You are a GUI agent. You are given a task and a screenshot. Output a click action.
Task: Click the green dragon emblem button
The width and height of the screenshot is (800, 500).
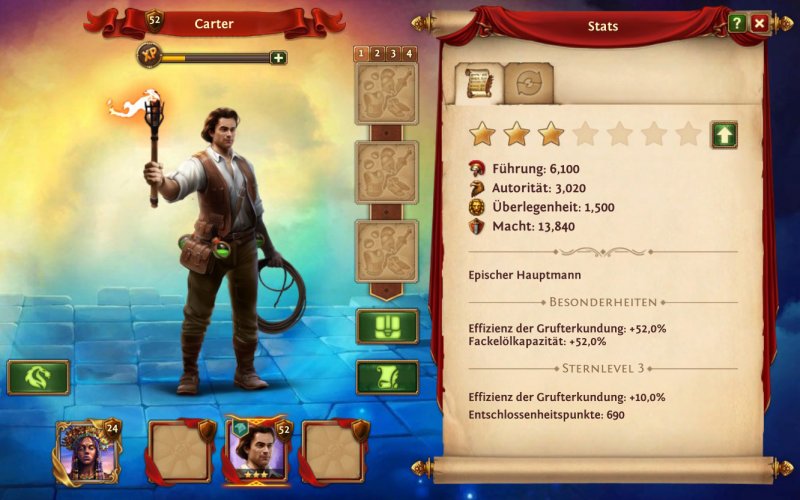point(38,377)
